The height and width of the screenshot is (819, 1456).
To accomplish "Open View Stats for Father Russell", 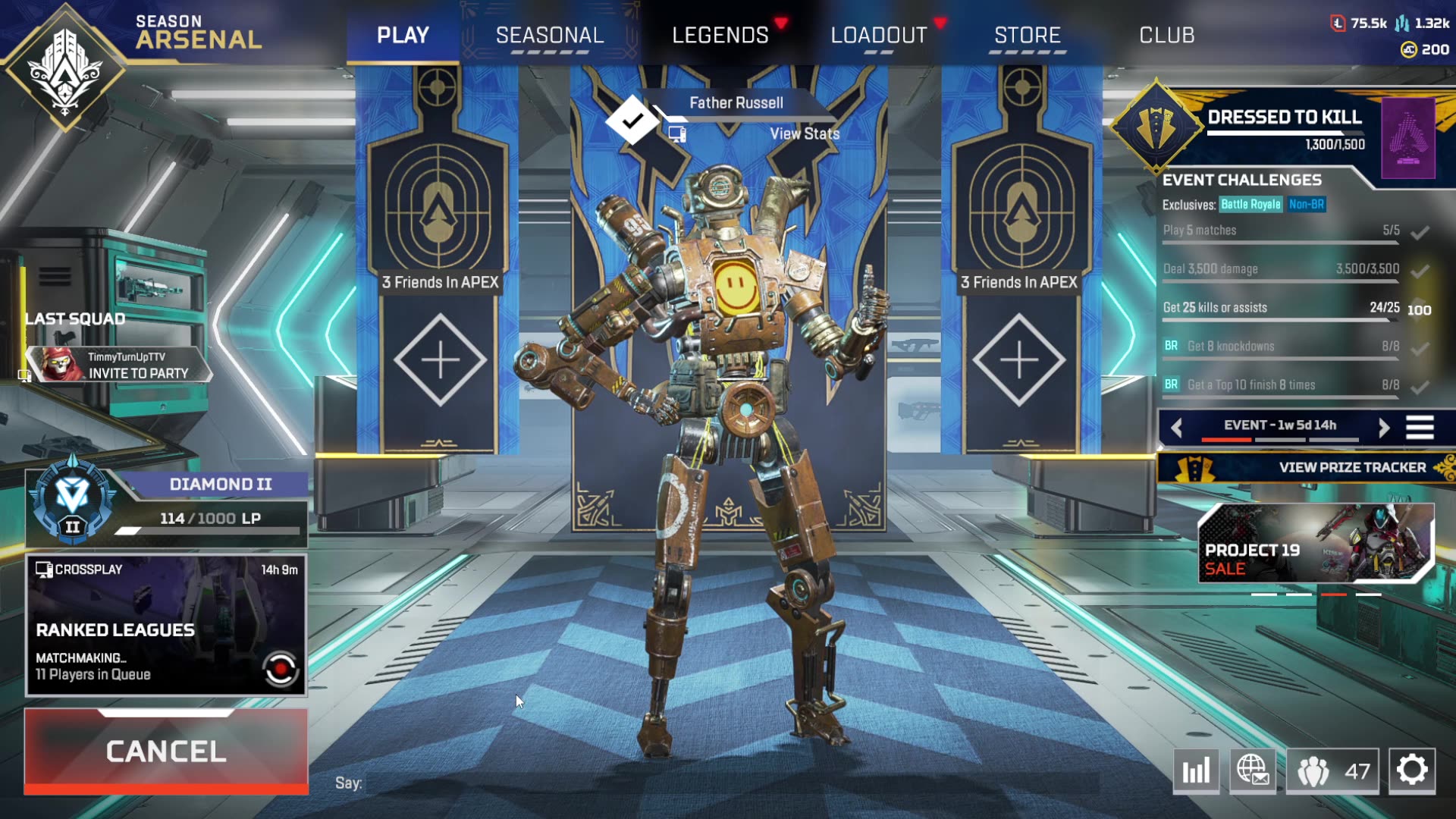I will (805, 133).
